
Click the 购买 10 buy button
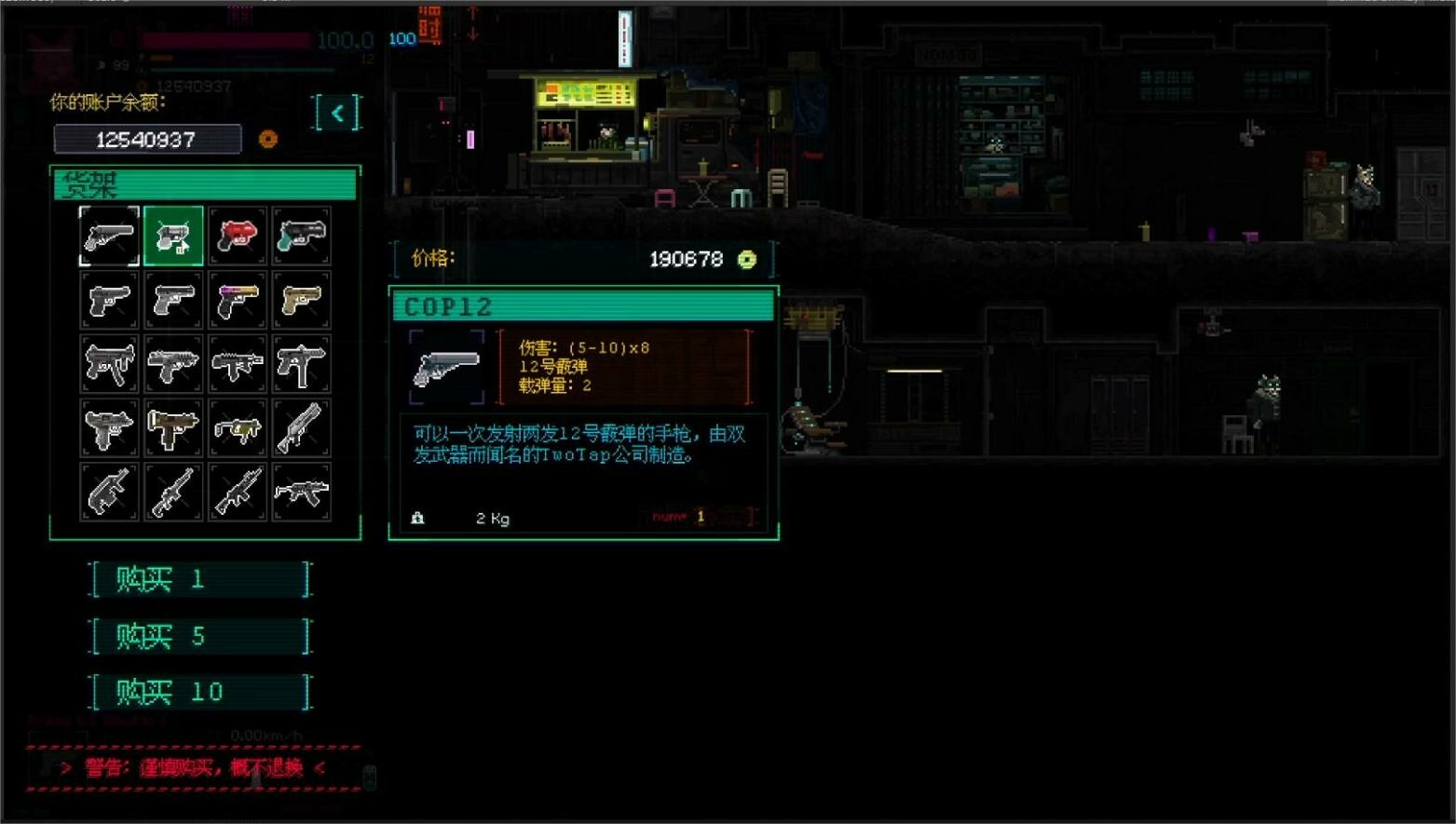coord(200,692)
